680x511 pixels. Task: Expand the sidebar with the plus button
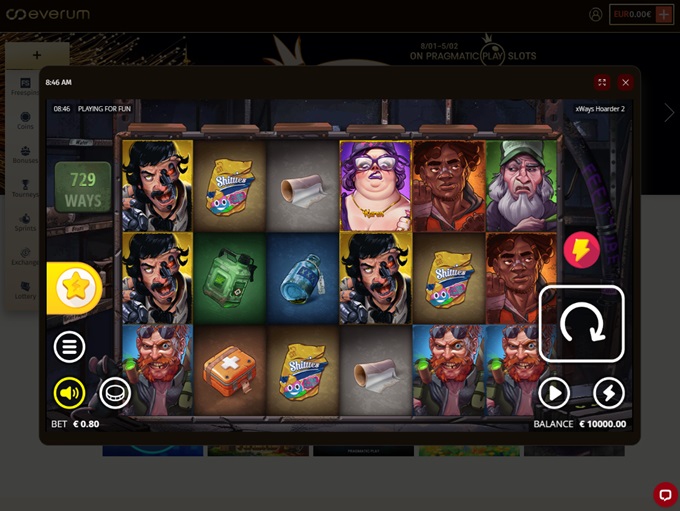click(x=37, y=55)
